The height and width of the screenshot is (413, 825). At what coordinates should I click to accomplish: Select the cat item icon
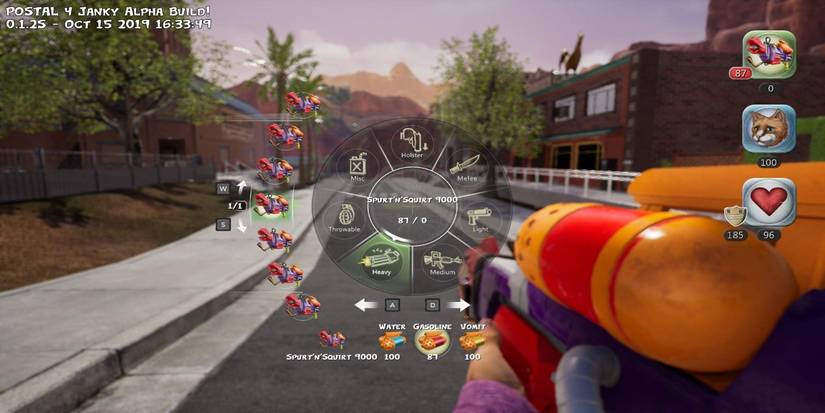[x=768, y=129]
